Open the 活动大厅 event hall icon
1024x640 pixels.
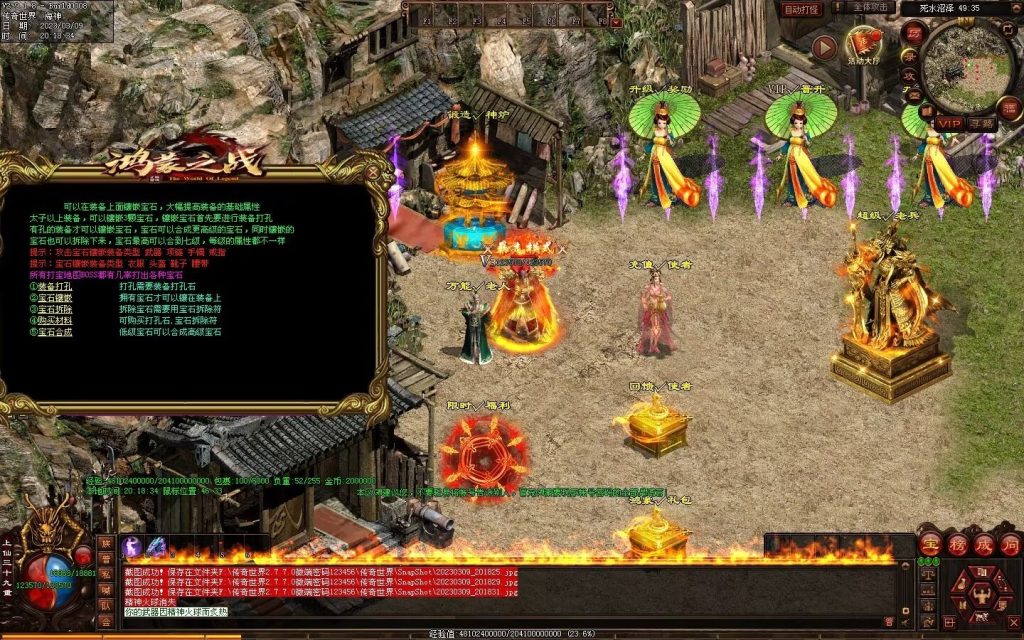pos(864,46)
